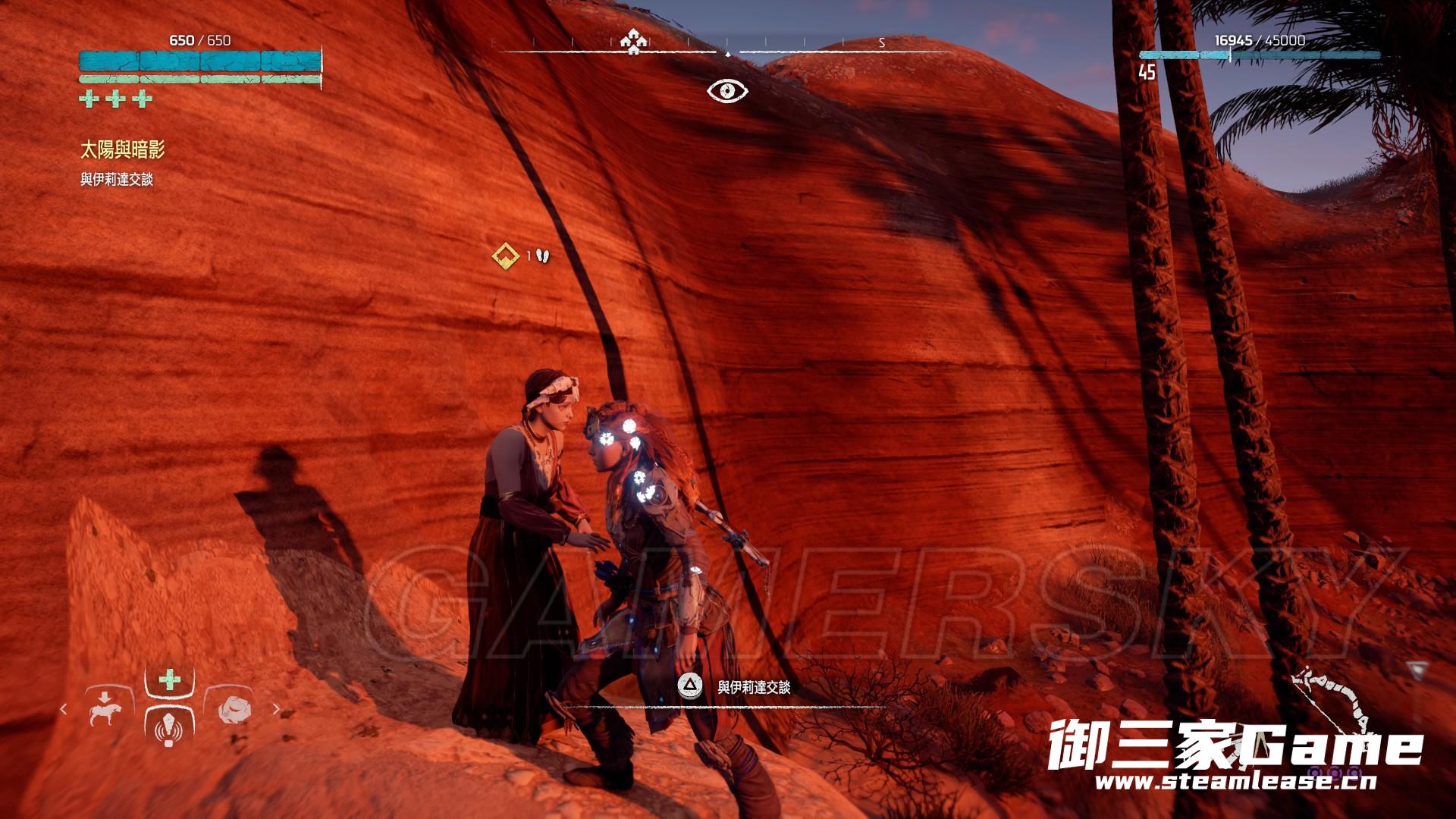Use the green cross healing slot
This screenshot has width=1456, height=819.
pos(169,679)
